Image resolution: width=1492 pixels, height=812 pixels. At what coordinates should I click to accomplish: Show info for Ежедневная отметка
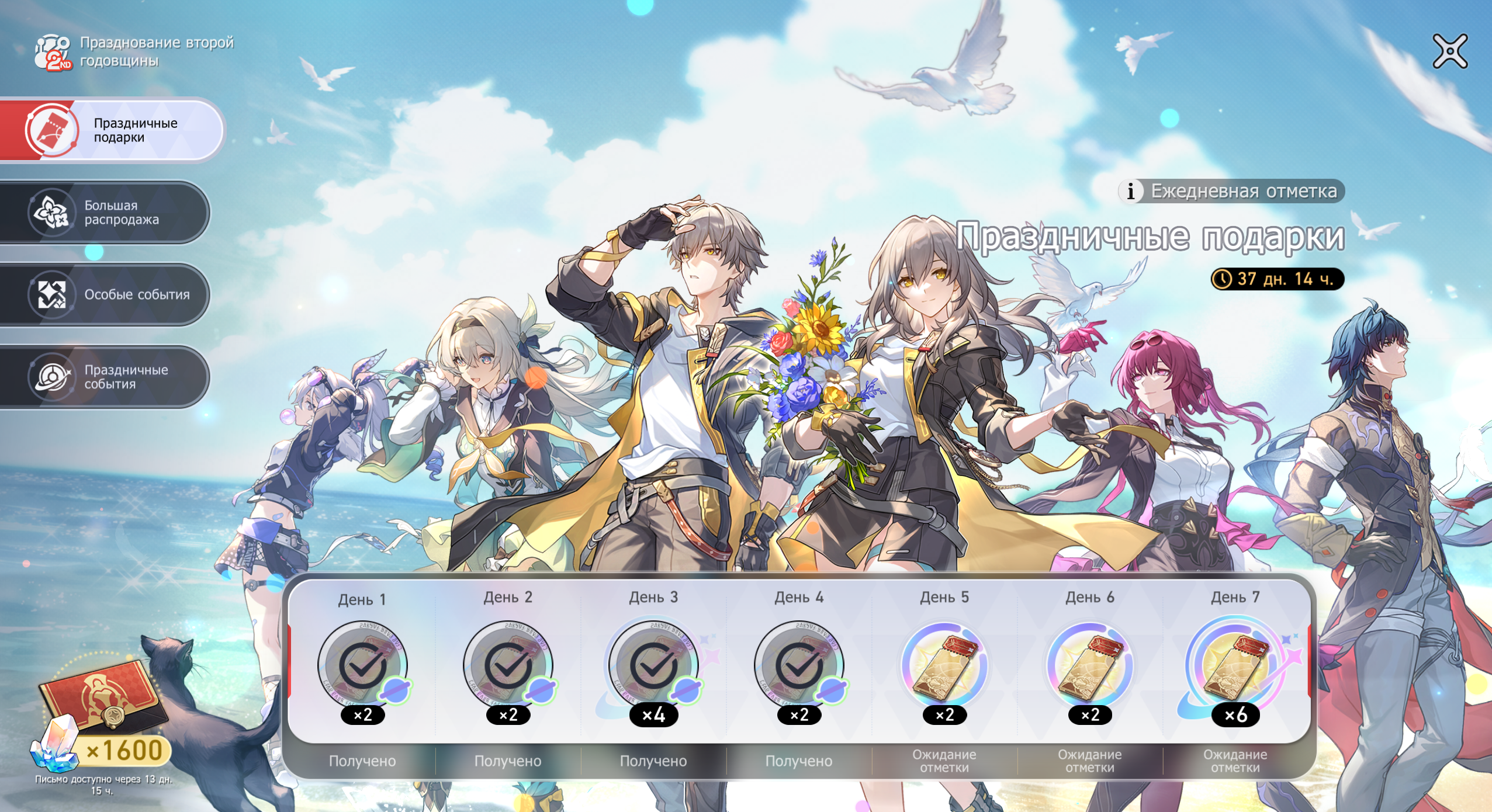coord(1131,191)
